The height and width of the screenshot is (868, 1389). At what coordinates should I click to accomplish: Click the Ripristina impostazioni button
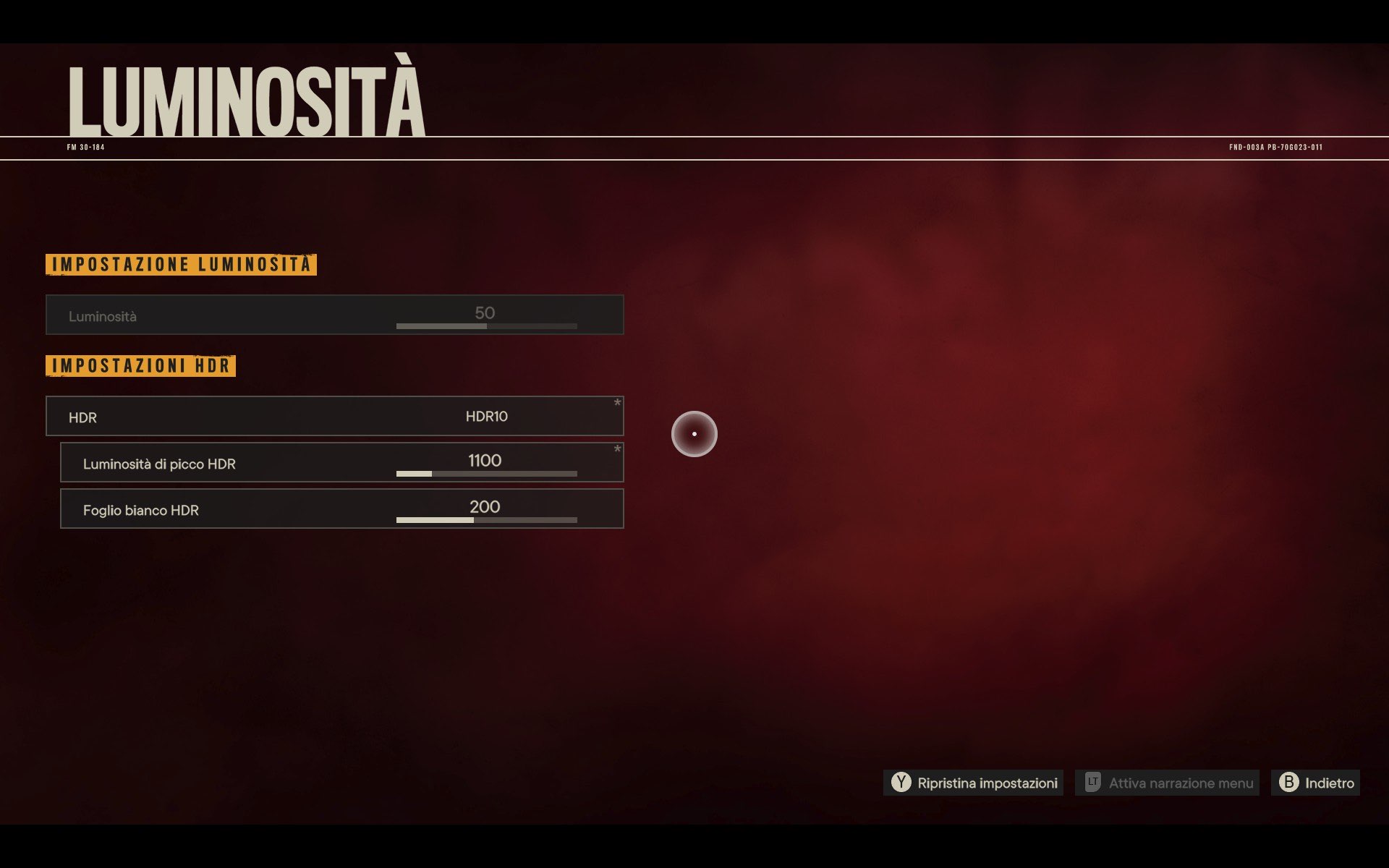[974, 783]
